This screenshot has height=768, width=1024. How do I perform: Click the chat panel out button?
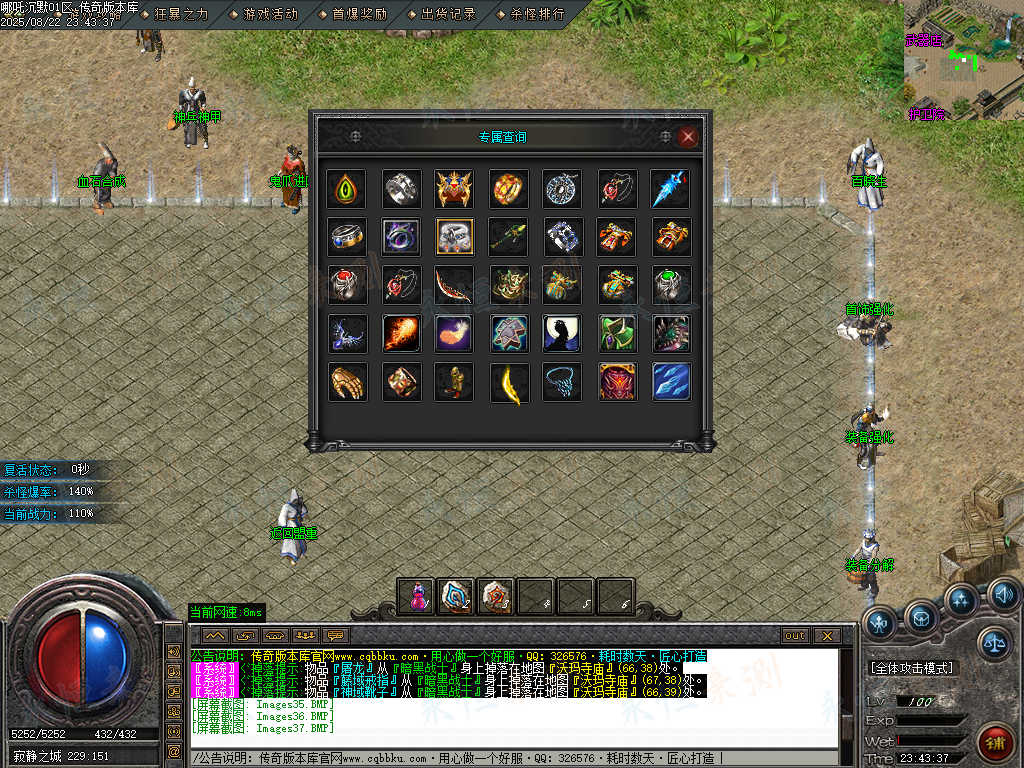click(x=795, y=636)
